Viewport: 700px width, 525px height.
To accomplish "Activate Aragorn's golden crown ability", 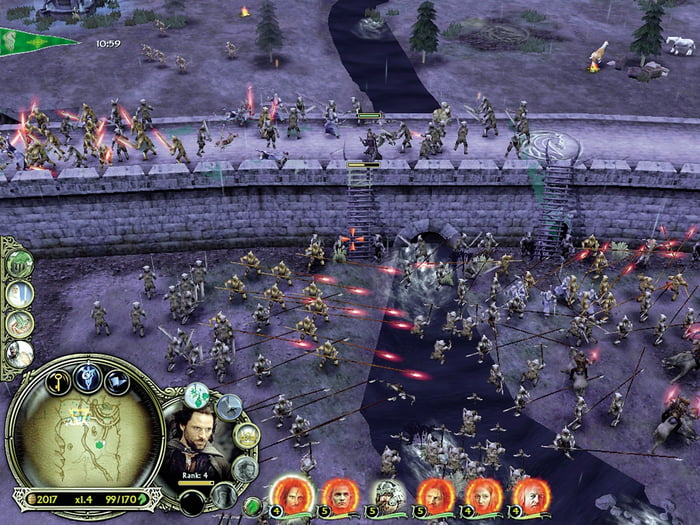I will (246, 436).
